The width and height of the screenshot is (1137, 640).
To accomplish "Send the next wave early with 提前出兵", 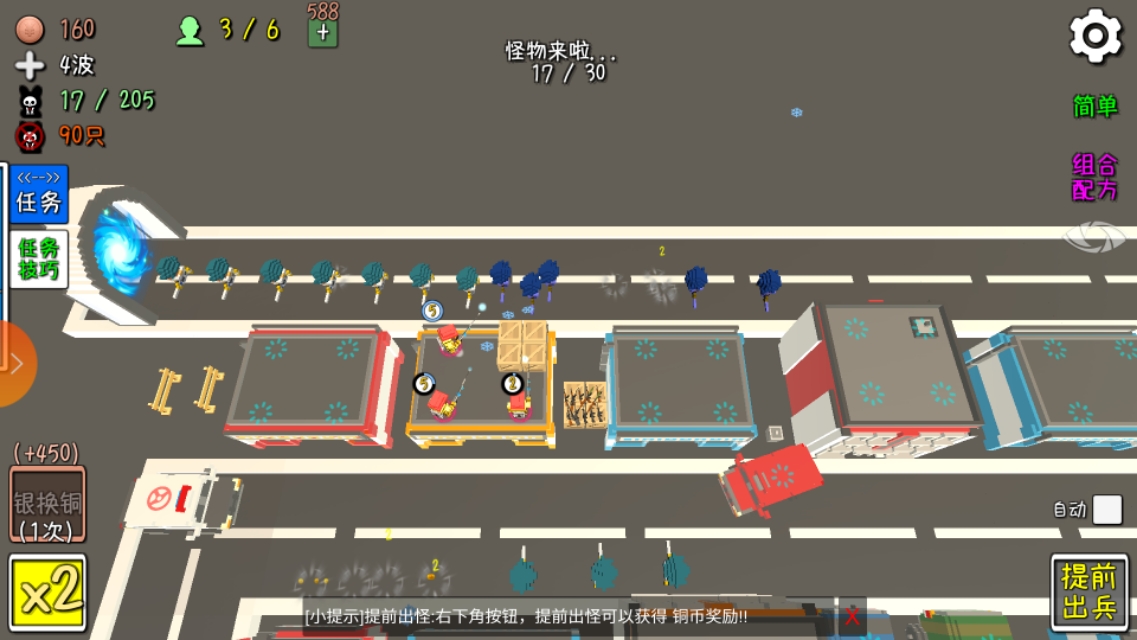I will pos(1088,592).
